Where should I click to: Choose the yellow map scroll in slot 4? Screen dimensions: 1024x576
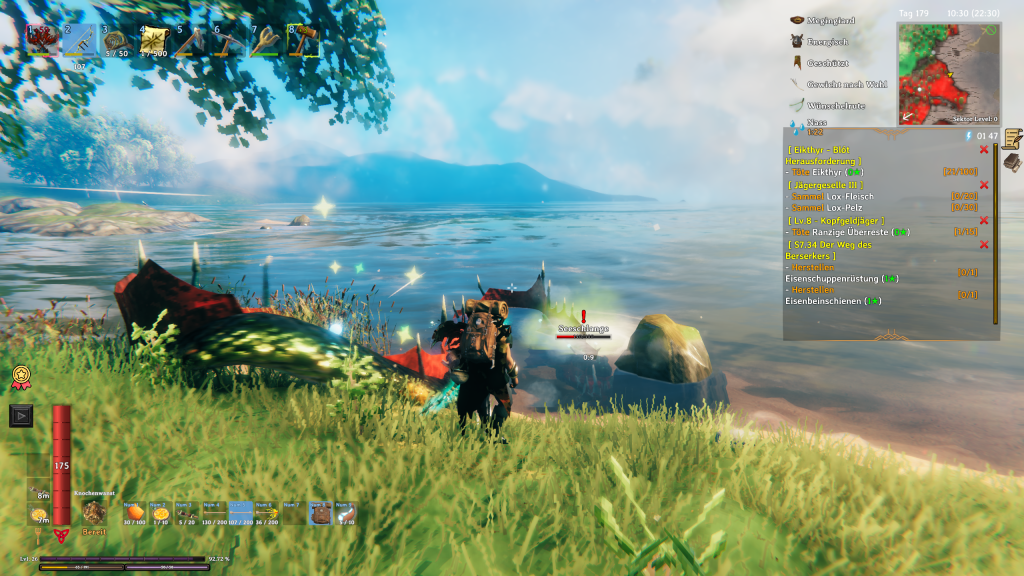coord(153,42)
